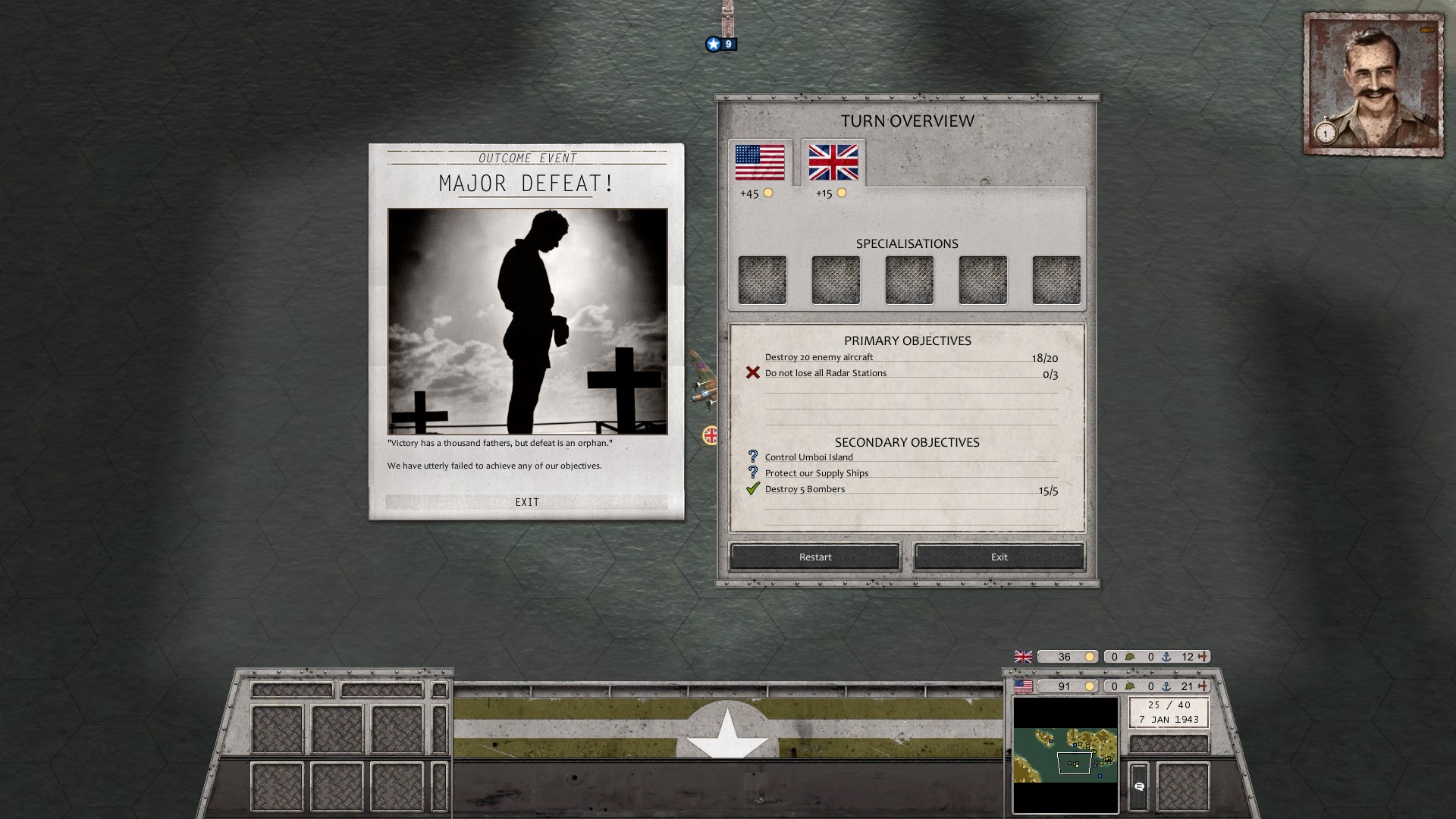Click the Restart button
1456x819 pixels.
pyautogui.click(x=814, y=557)
